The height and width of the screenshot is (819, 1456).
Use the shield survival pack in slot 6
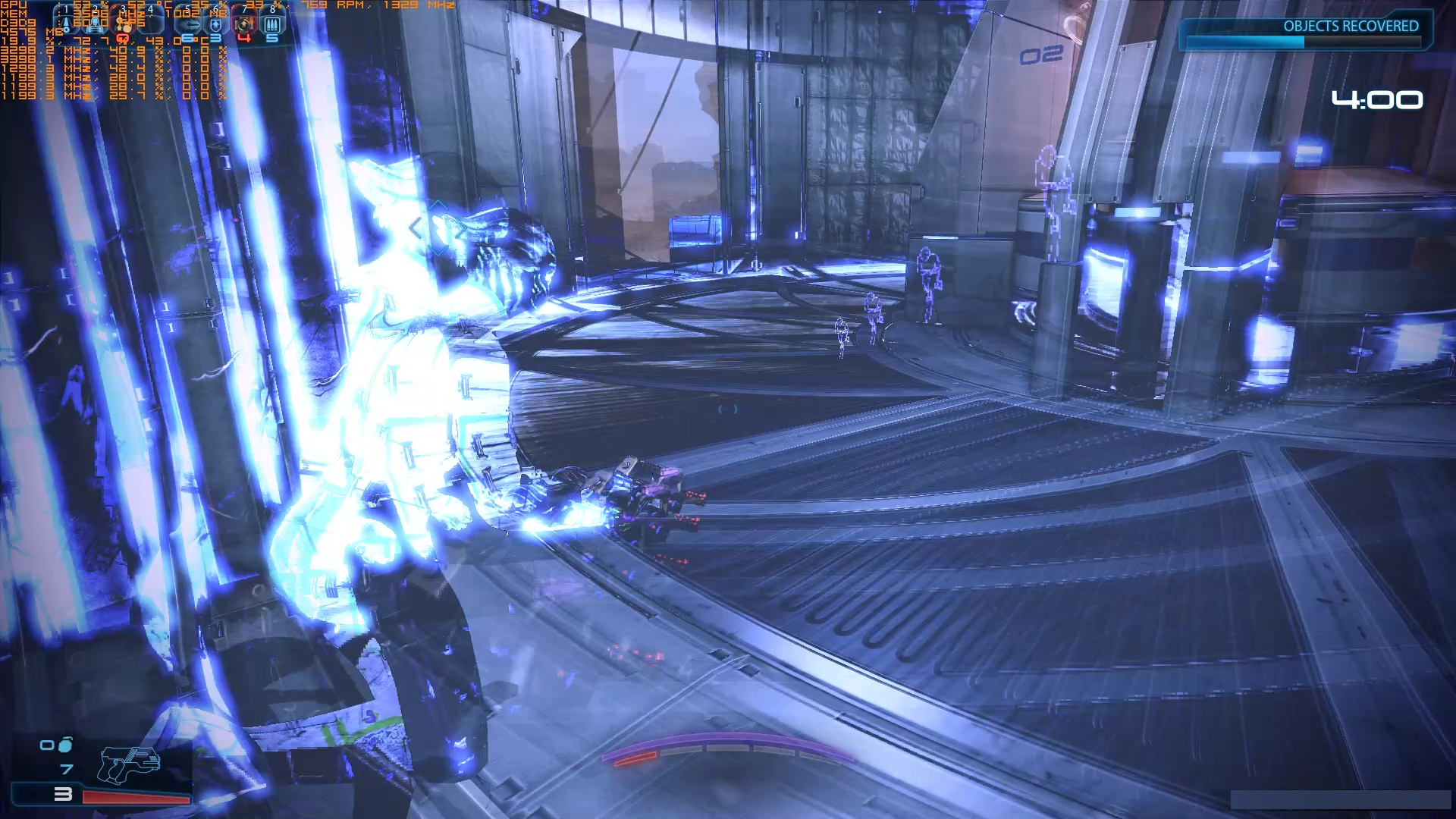[216, 24]
